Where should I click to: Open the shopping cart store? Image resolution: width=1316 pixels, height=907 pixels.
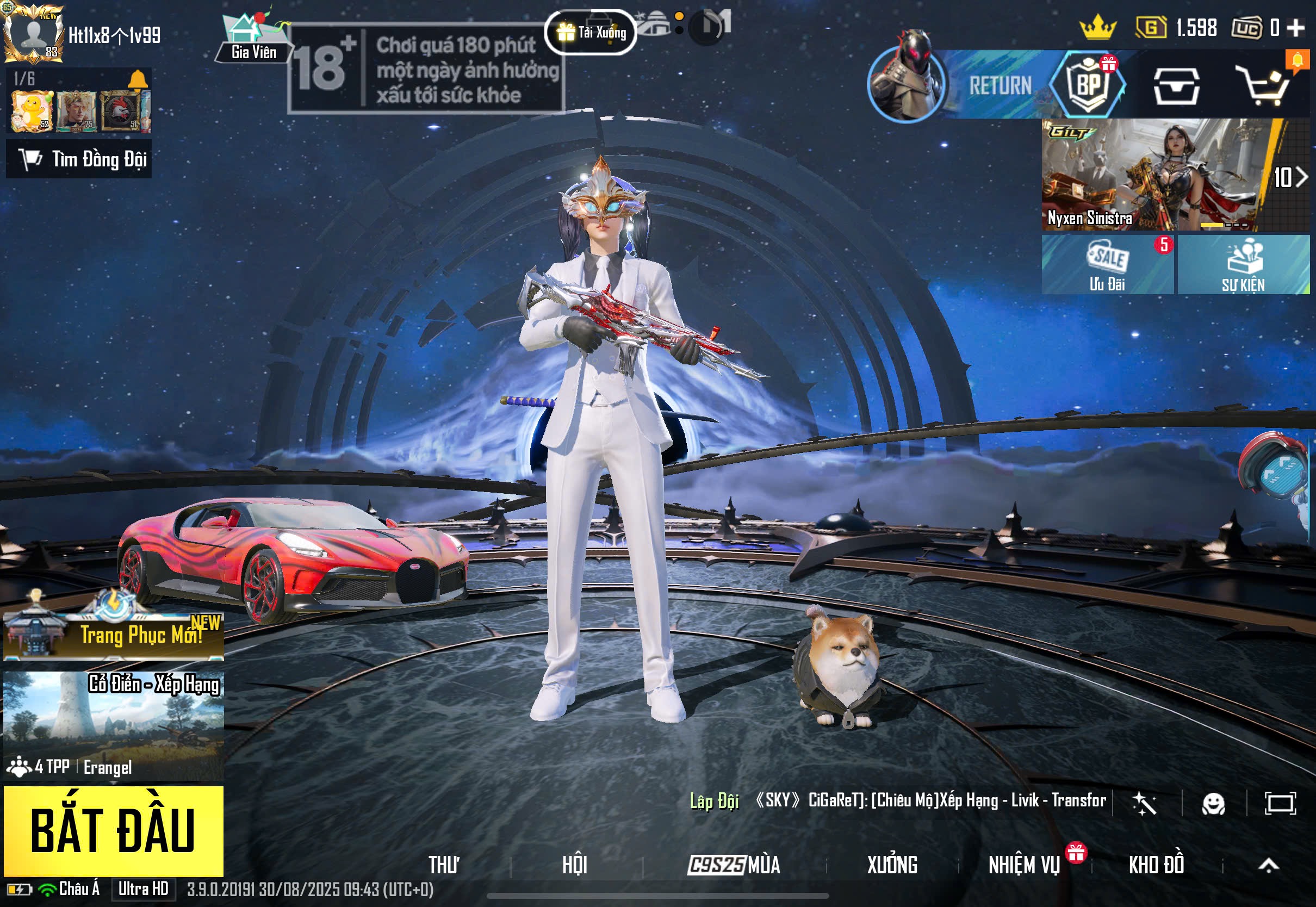point(1266,86)
